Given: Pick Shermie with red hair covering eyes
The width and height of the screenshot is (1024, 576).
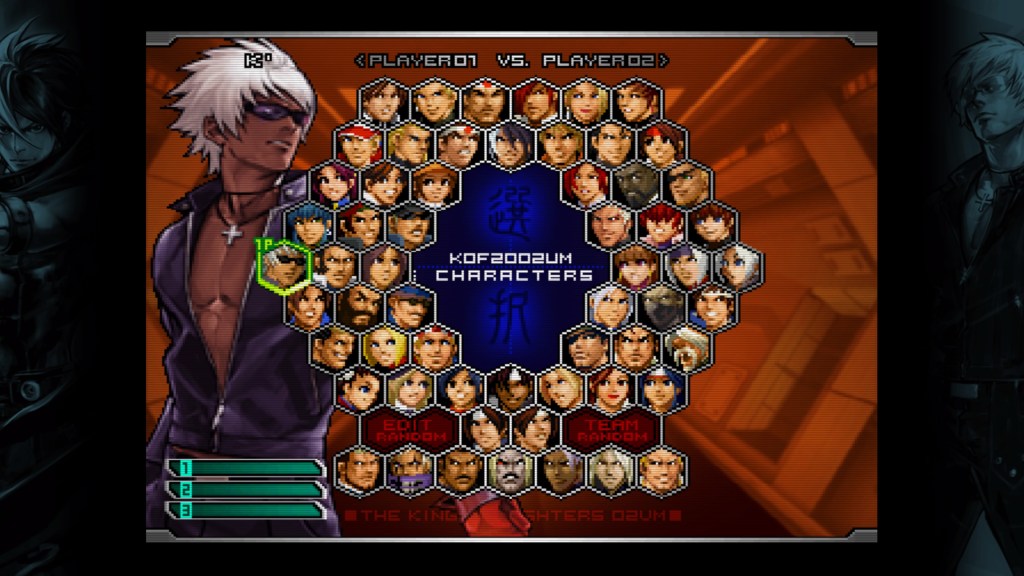Looking at the screenshot, I should tap(662, 225).
